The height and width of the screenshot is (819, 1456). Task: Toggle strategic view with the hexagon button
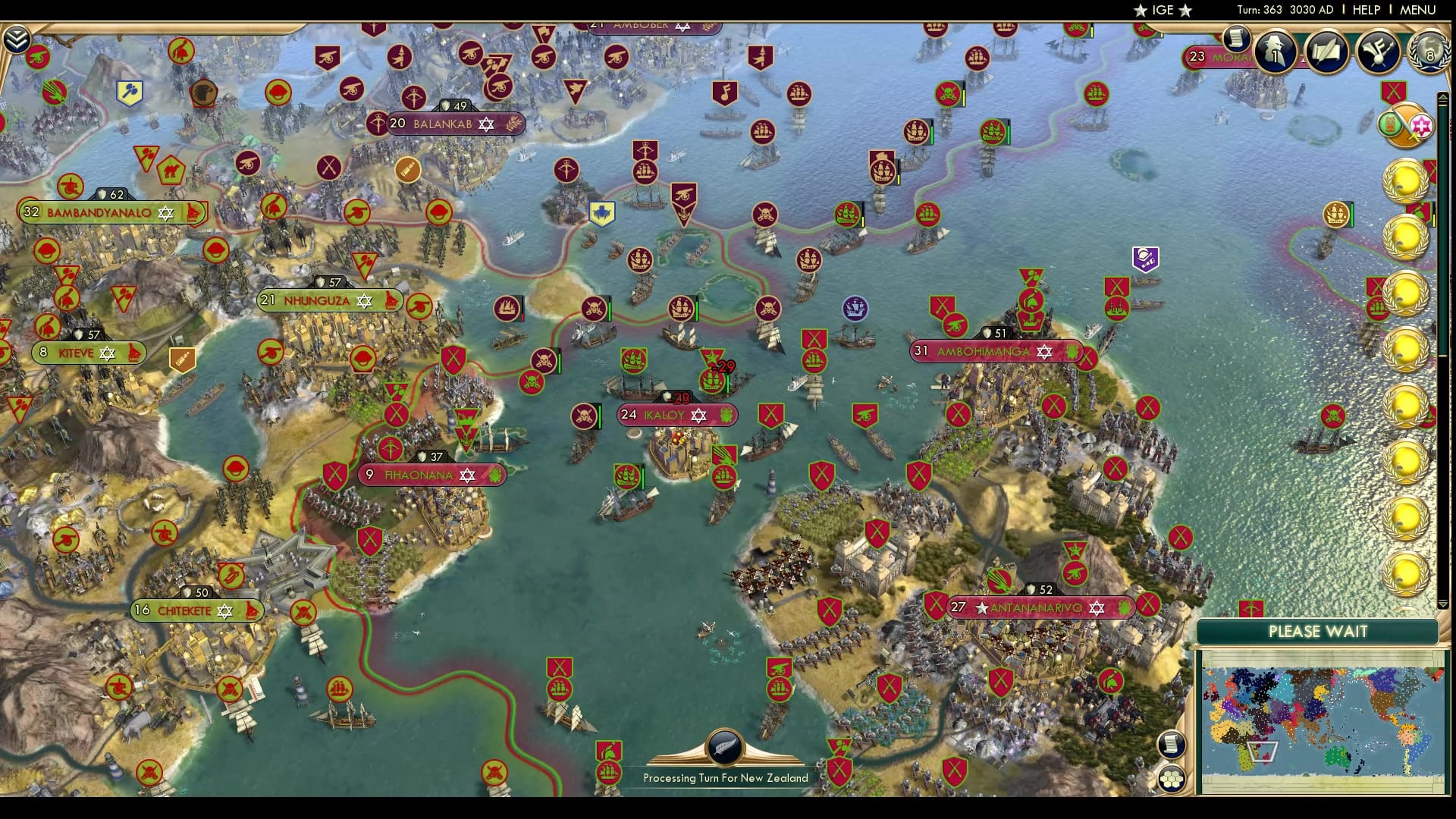[1172, 779]
